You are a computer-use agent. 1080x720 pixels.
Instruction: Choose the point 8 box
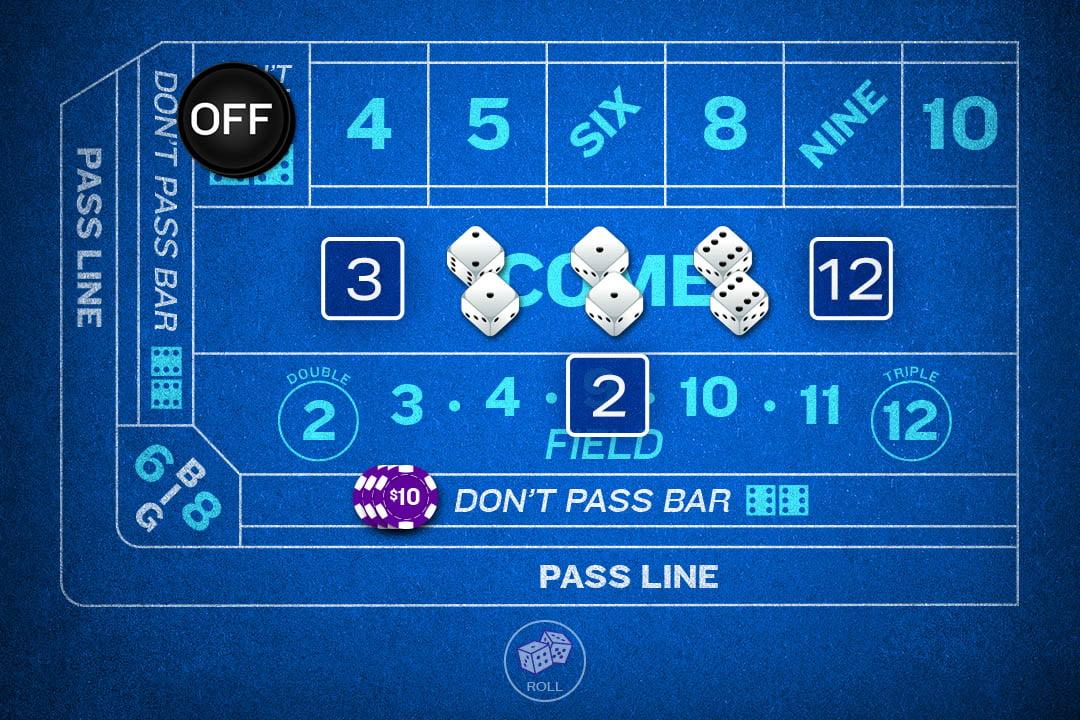(x=724, y=125)
